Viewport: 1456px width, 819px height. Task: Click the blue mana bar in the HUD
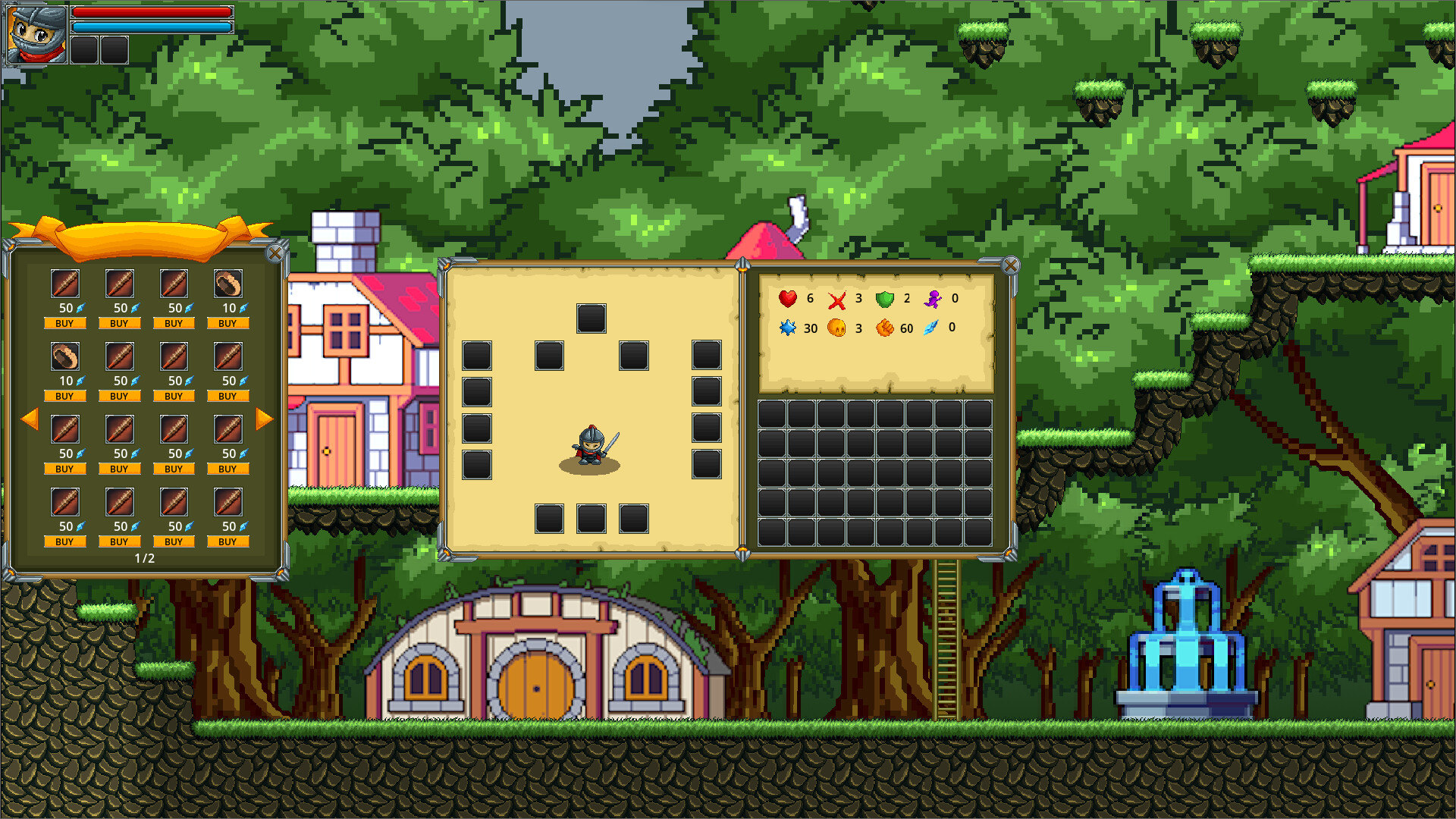[x=152, y=26]
